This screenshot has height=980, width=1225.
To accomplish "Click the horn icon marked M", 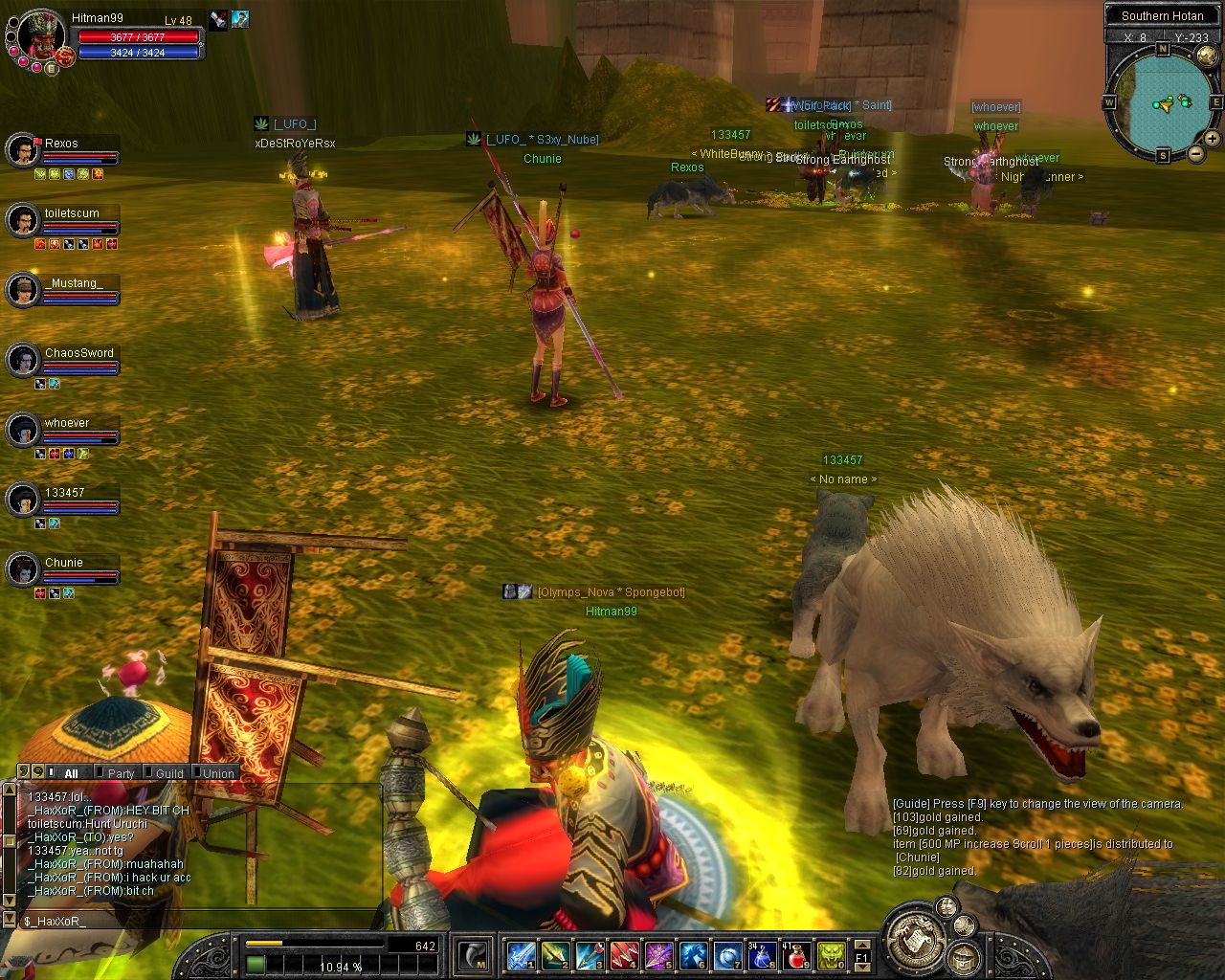I will tap(474, 955).
